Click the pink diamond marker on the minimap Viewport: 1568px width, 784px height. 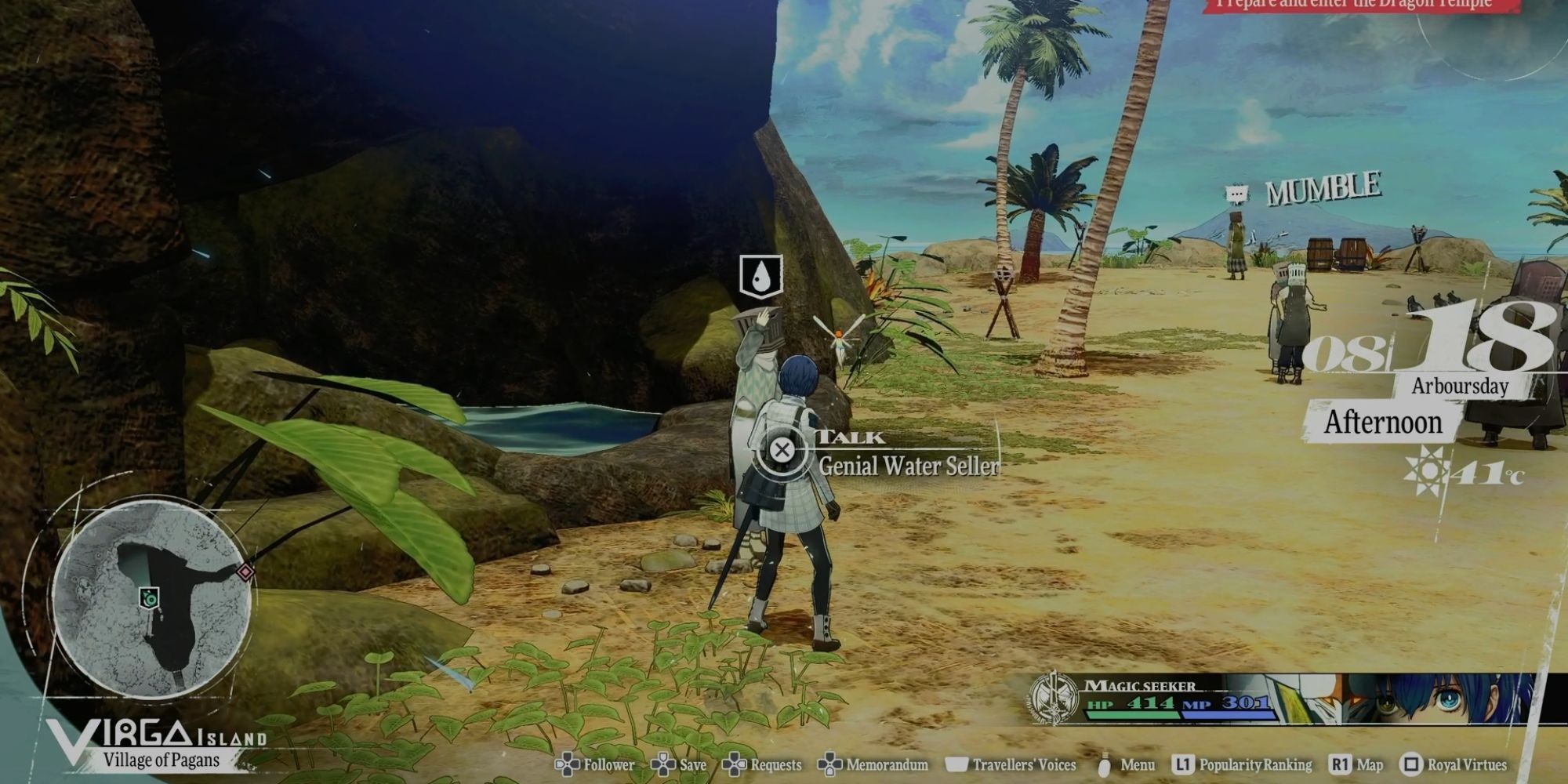tap(246, 572)
